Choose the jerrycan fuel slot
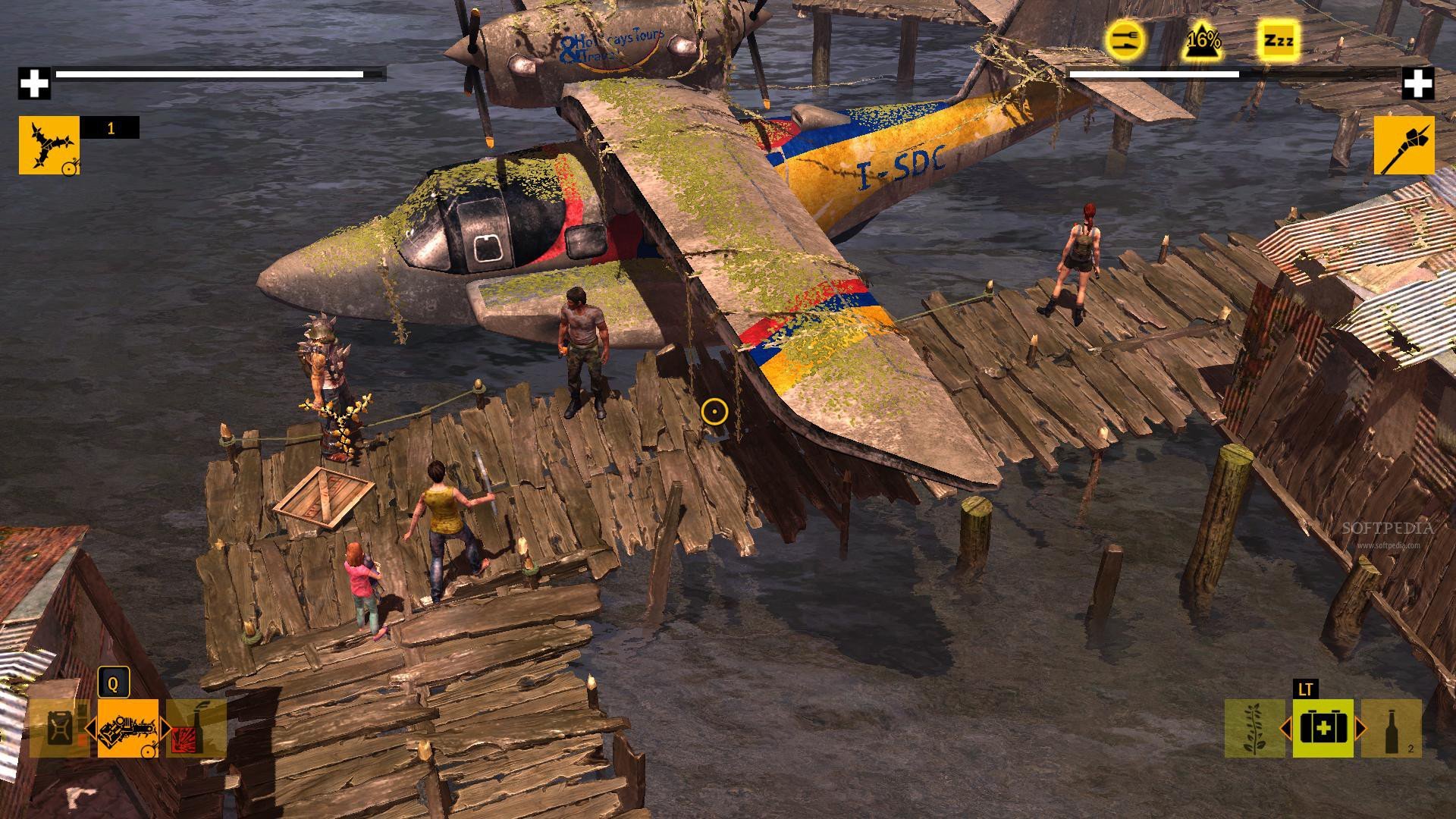This screenshot has height=819, width=1456. 59,728
